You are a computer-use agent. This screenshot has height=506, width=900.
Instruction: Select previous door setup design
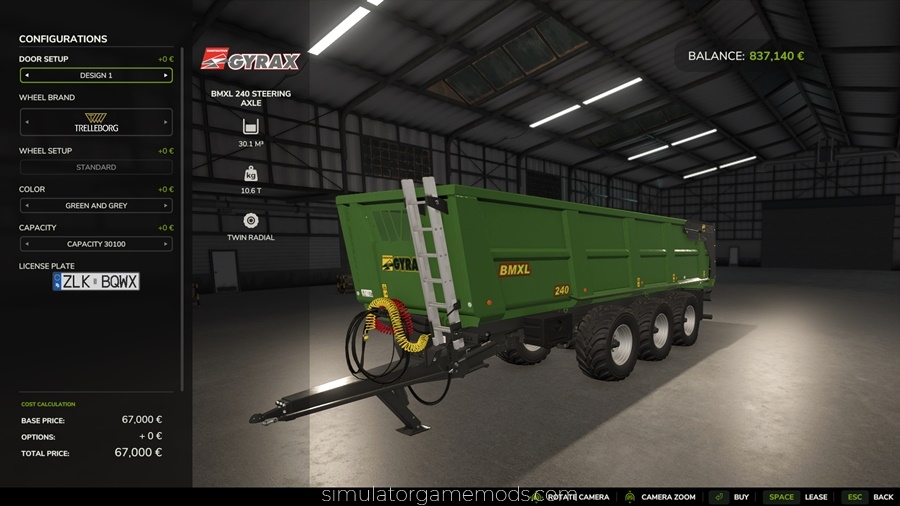(x=26, y=75)
